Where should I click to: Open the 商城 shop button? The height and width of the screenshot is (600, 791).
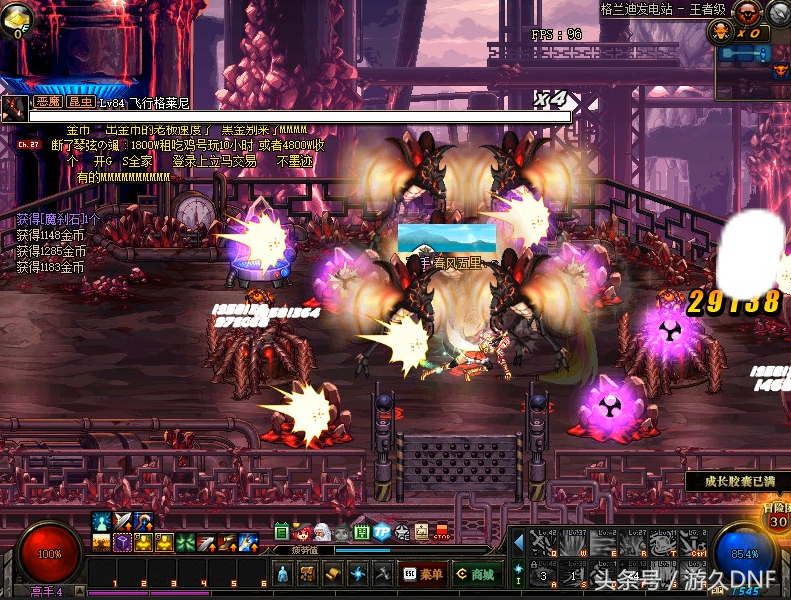coord(475,574)
